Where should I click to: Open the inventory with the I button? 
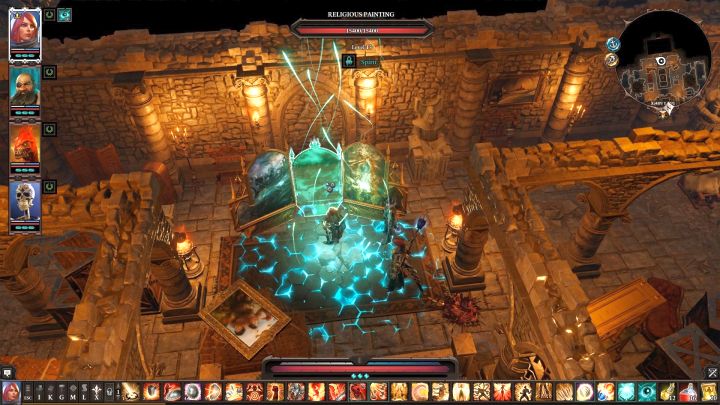click(41, 391)
